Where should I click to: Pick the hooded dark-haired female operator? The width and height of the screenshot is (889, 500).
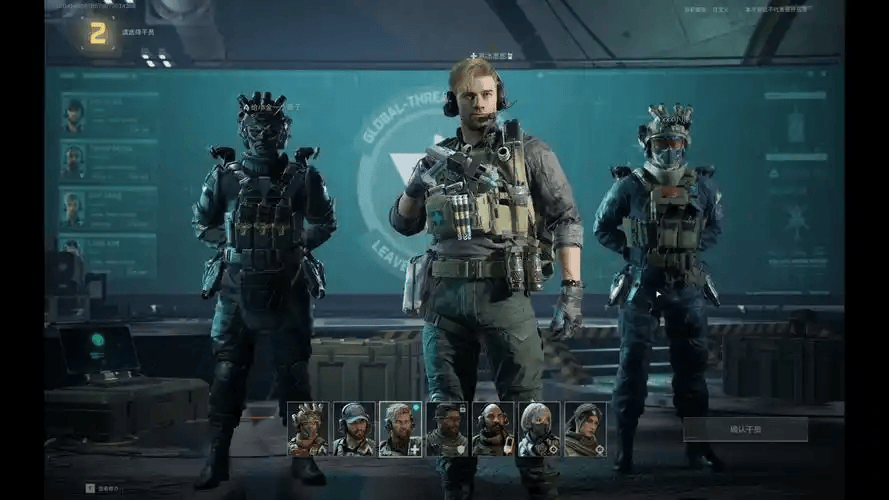click(584, 429)
